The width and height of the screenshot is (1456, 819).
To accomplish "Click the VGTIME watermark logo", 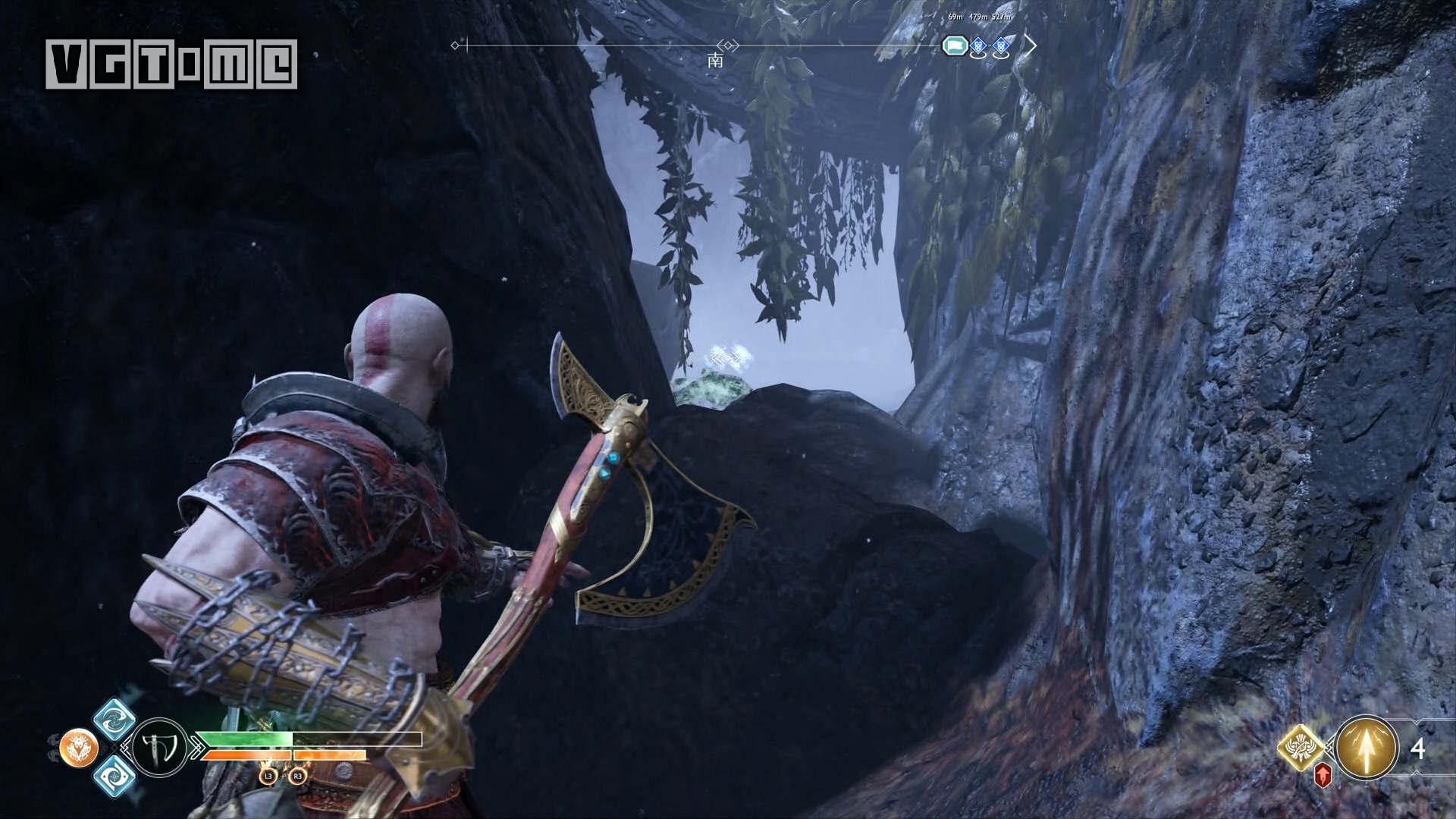I will point(171,64).
